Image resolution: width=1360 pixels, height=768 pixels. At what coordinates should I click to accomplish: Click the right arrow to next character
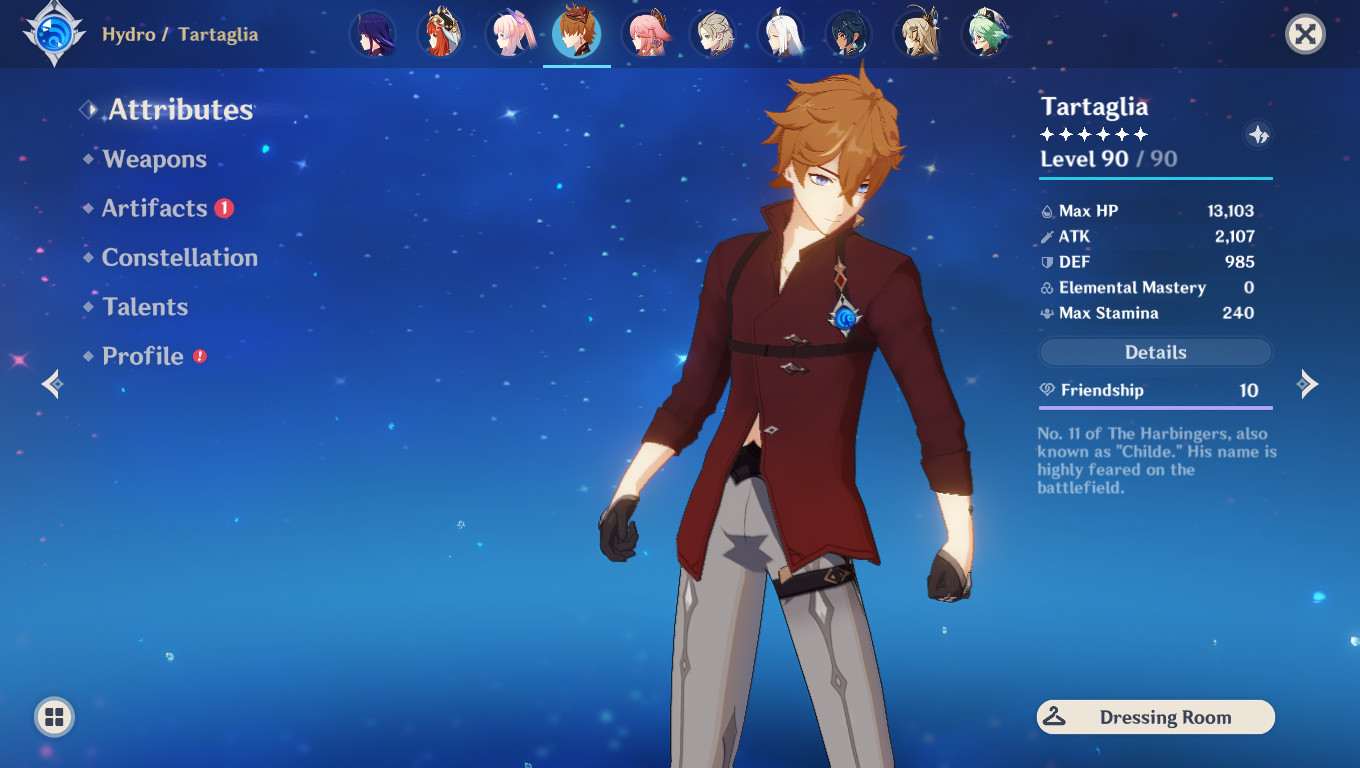[x=1308, y=383]
